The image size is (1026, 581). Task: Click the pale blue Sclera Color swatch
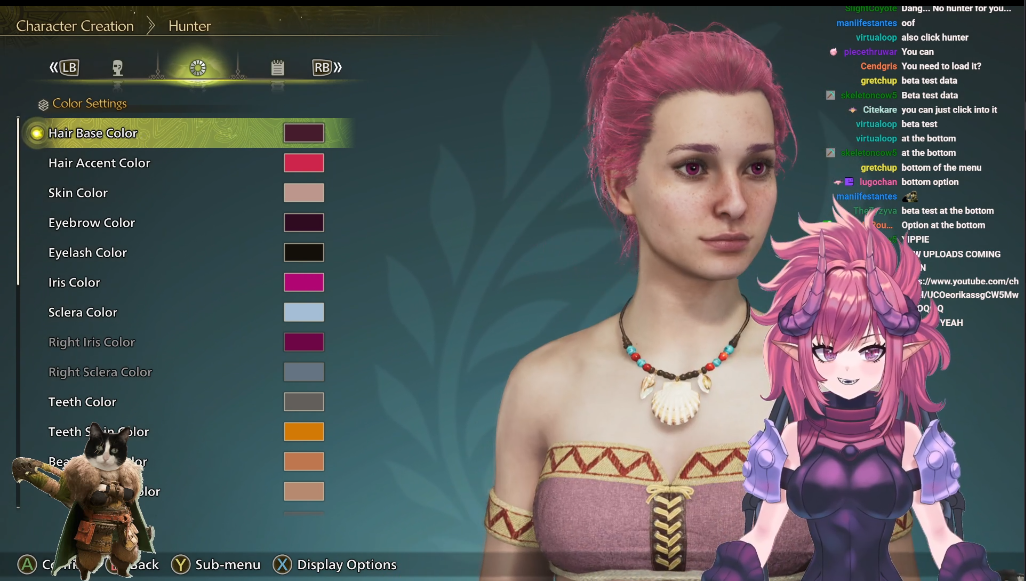(304, 313)
